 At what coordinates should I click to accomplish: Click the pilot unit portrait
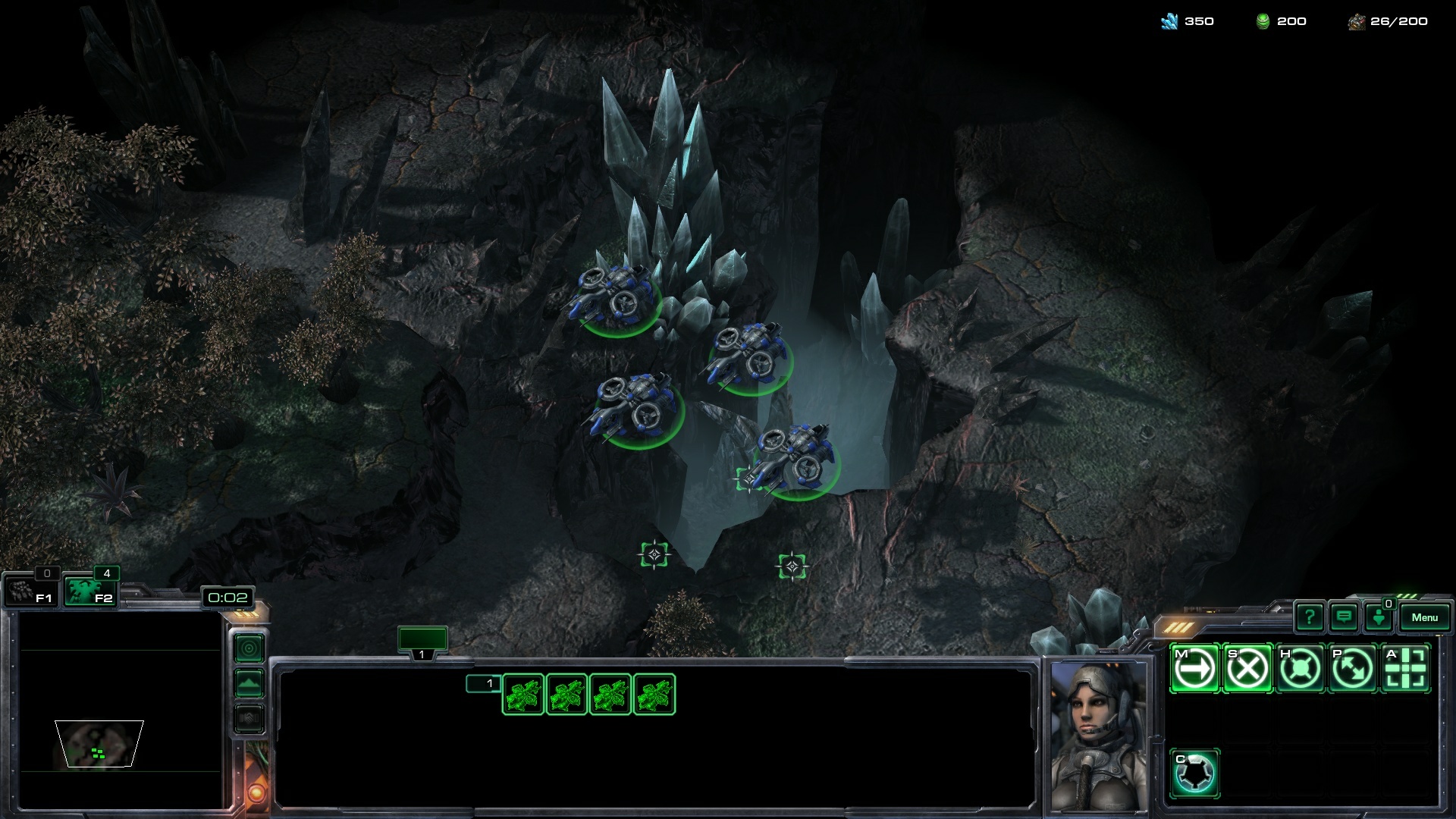(1097, 736)
